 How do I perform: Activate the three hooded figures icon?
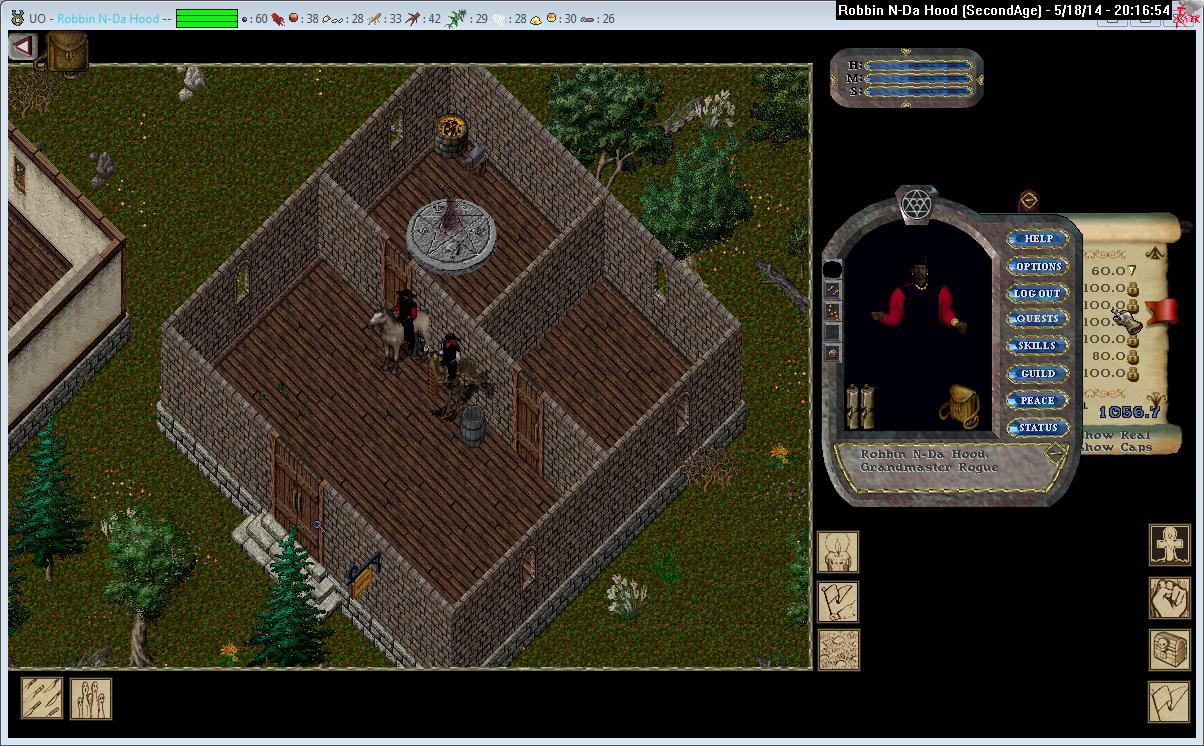(x=91, y=698)
